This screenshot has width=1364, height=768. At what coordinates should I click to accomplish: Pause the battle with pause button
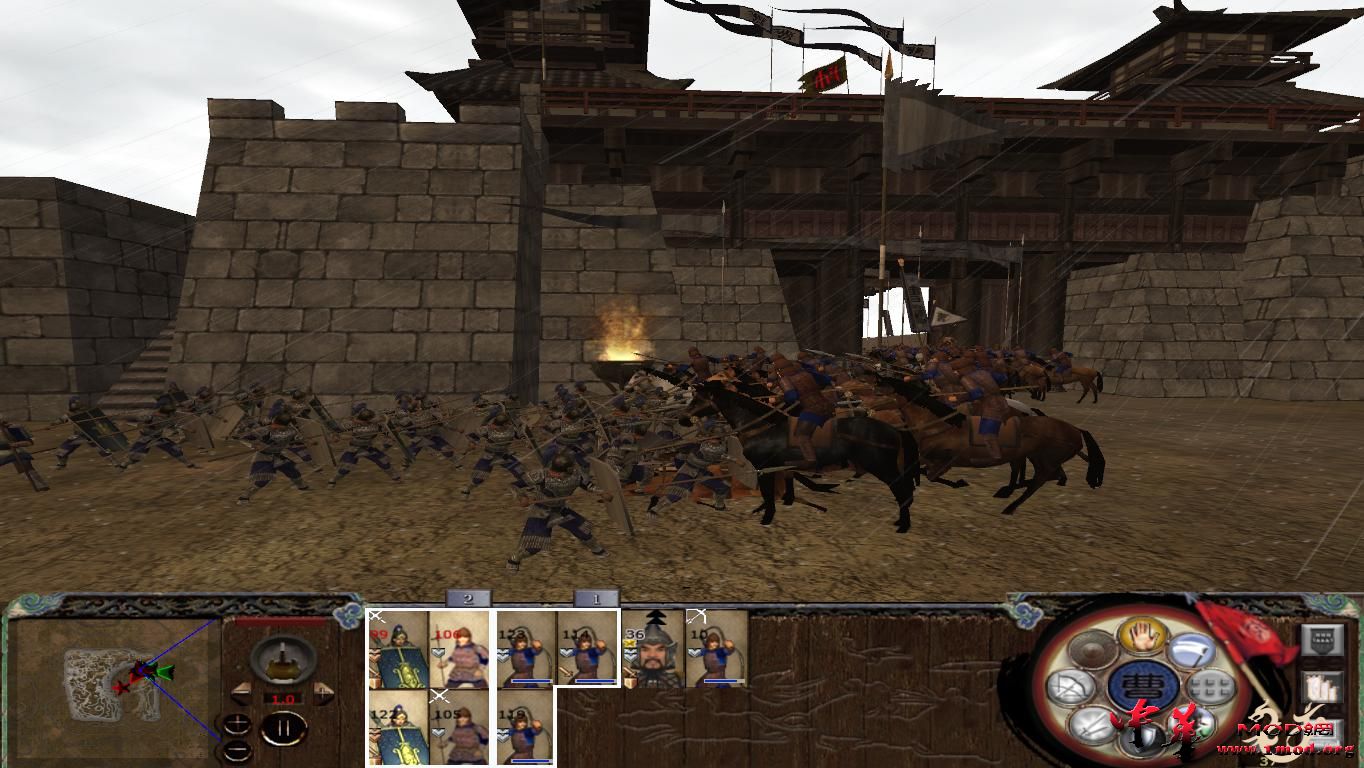(283, 728)
